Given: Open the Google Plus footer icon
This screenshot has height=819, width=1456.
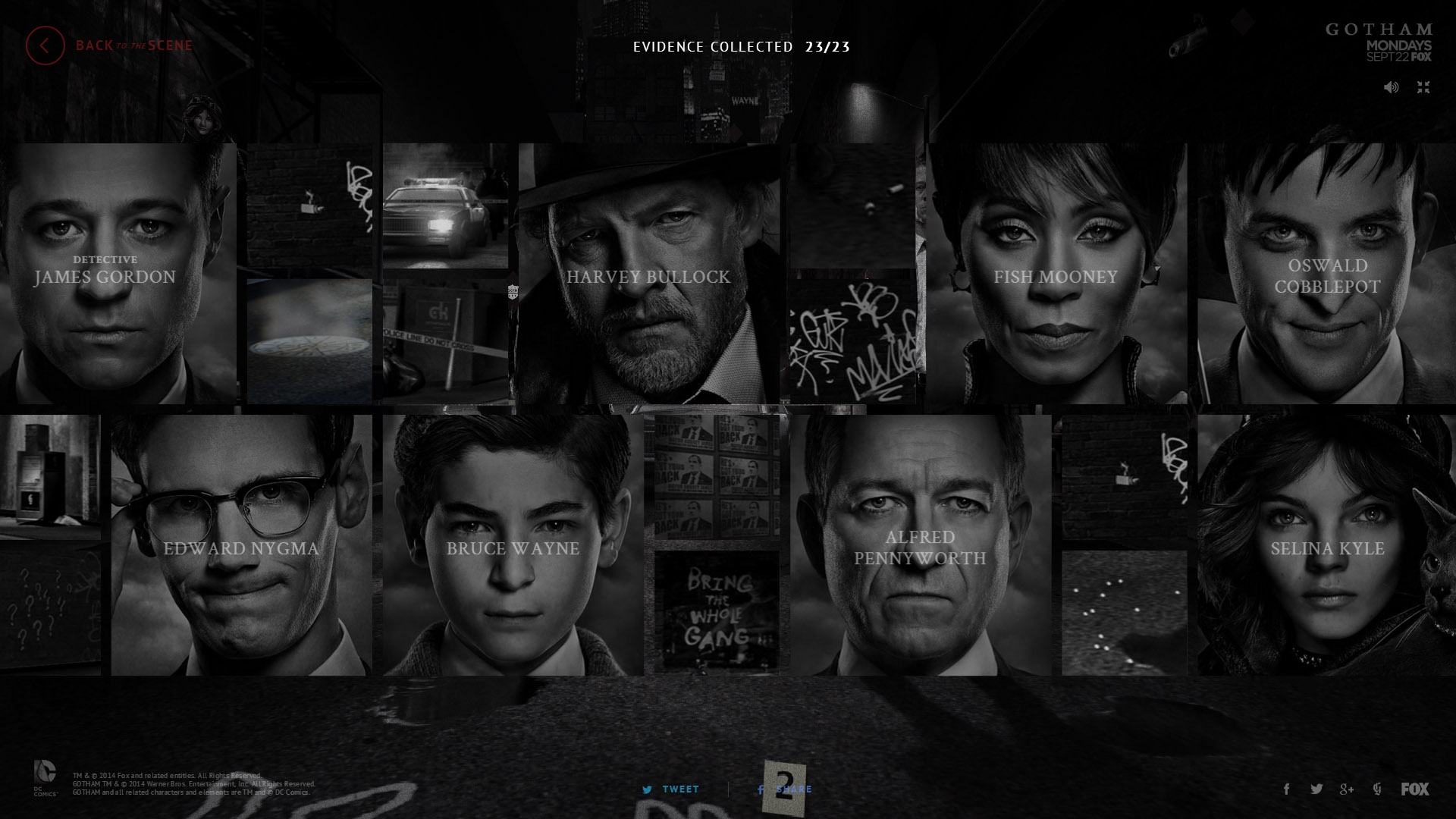Looking at the screenshot, I should pos(1347,789).
